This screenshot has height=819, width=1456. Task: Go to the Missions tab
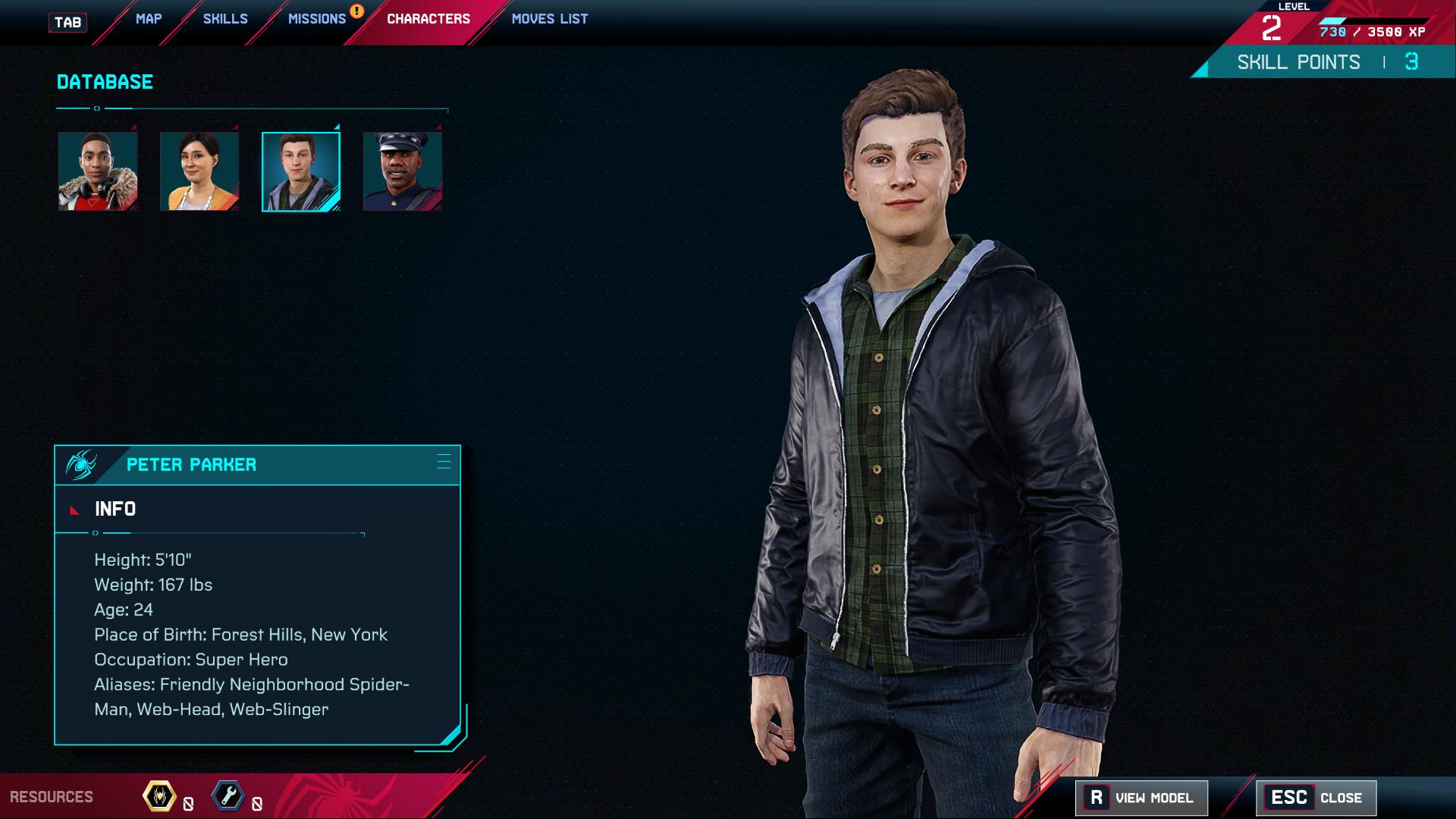coord(317,19)
